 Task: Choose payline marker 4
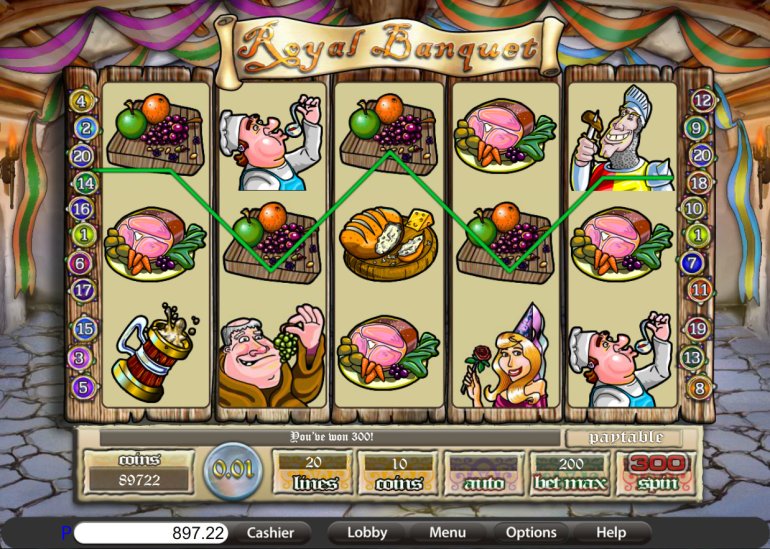[83, 101]
